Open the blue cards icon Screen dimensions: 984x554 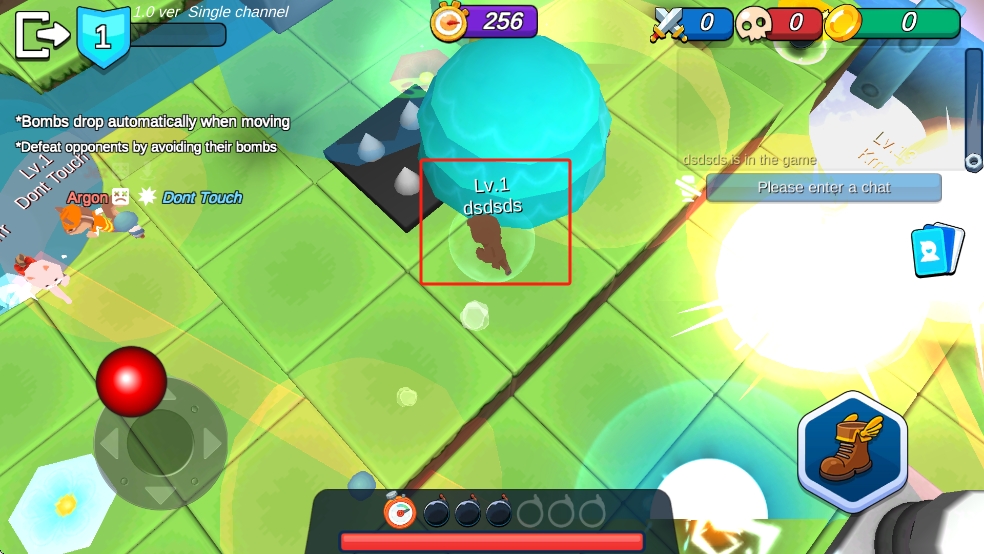click(x=937, y=250)
